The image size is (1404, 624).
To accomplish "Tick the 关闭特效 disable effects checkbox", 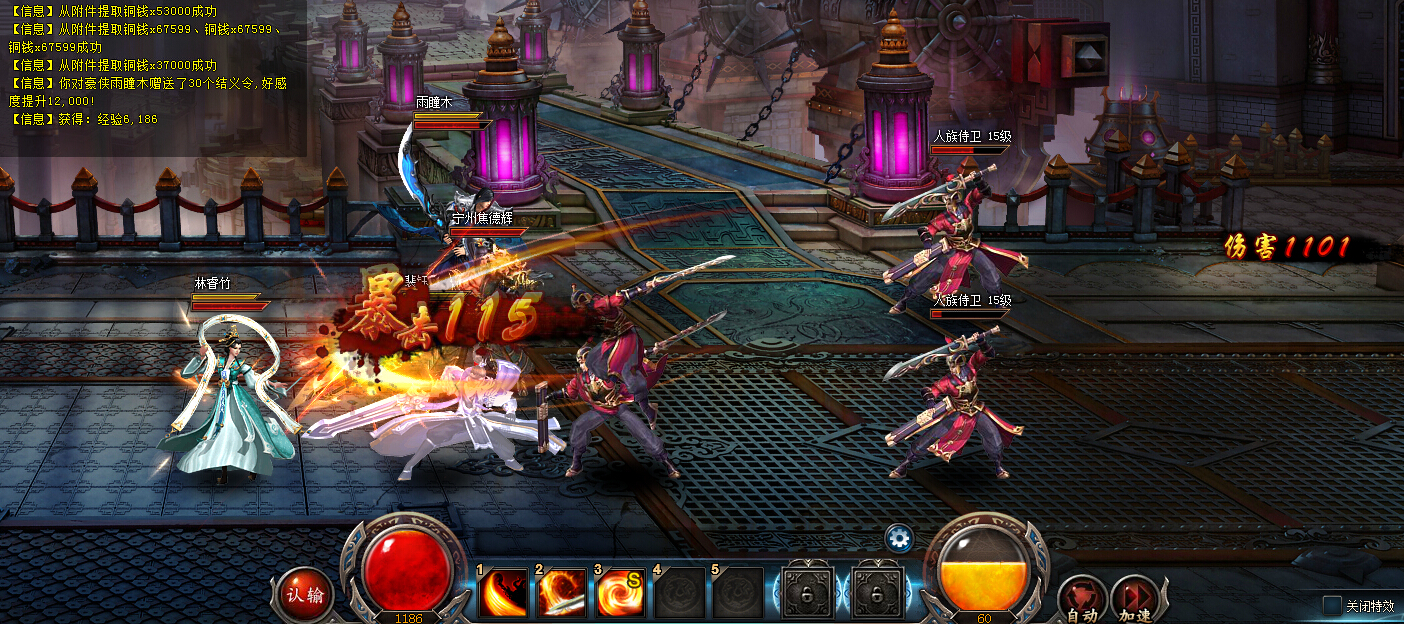I will pos(1332,605).
